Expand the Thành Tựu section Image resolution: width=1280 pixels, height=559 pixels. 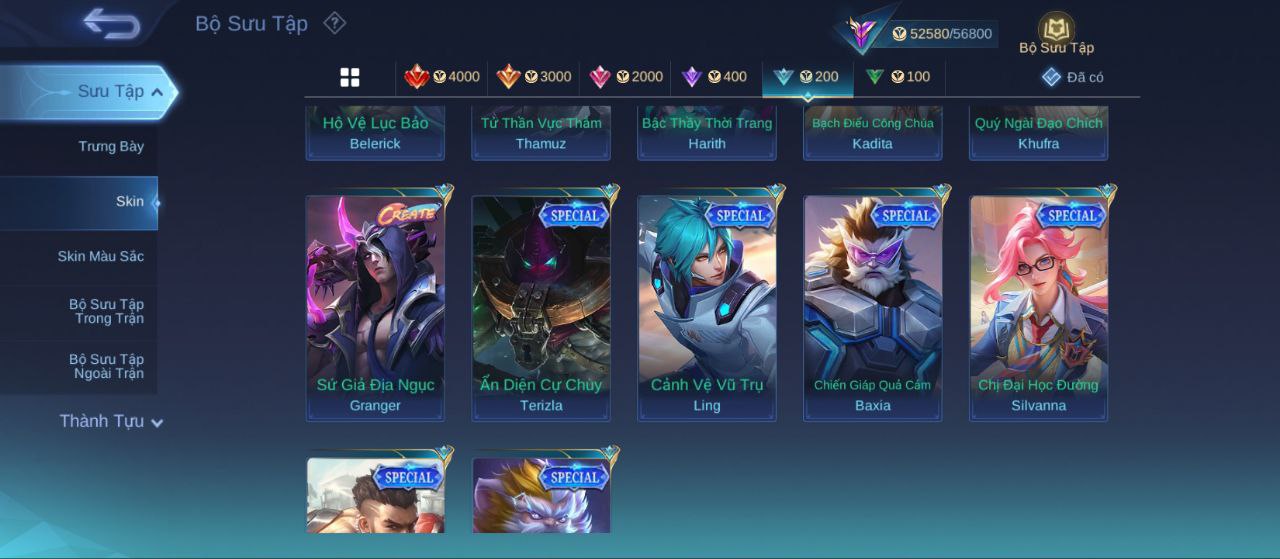110,422
